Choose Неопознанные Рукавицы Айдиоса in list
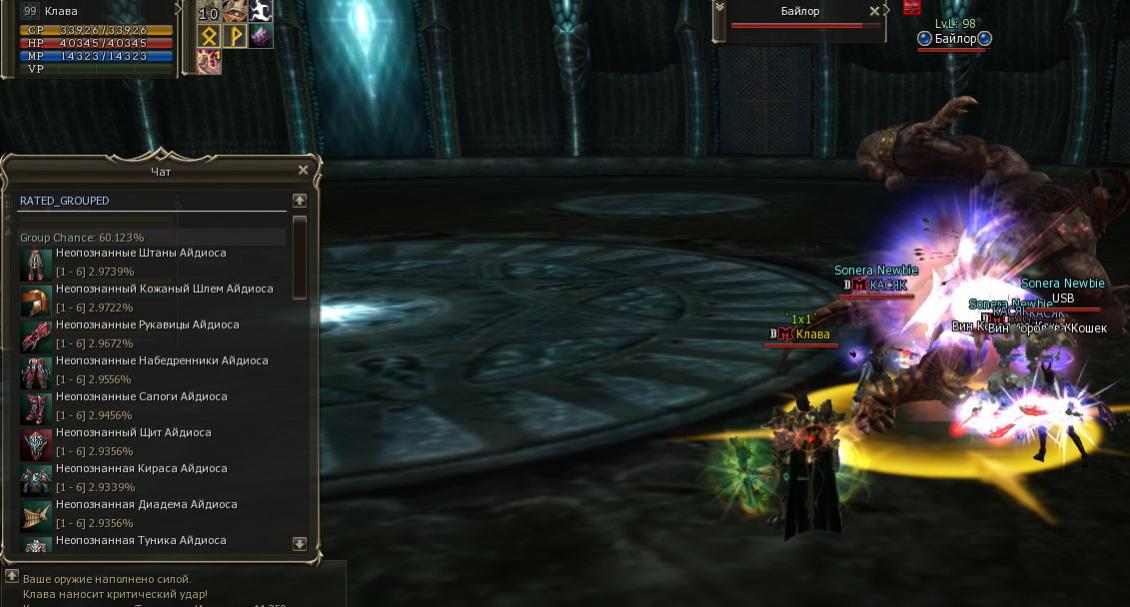This screenshot has width=1130, height=607. [x=147, y=325]
